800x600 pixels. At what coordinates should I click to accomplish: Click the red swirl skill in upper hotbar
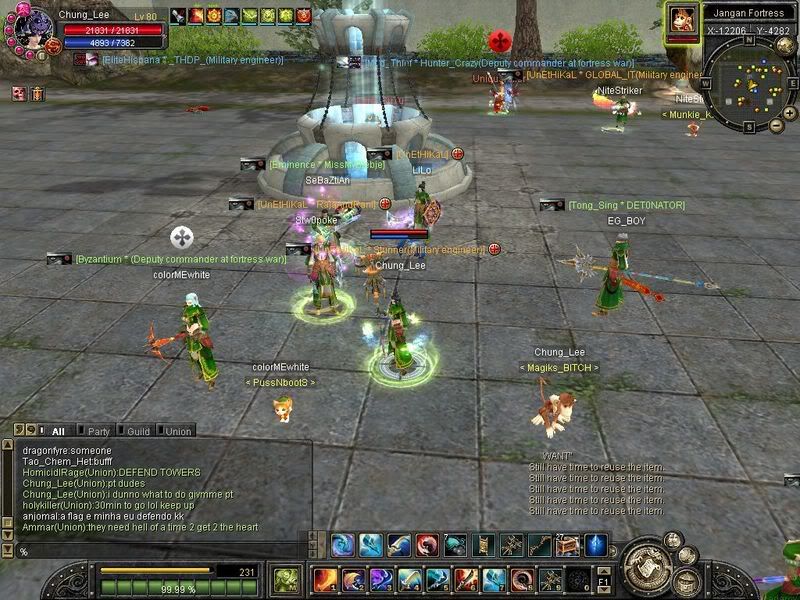tap(427, 545)
